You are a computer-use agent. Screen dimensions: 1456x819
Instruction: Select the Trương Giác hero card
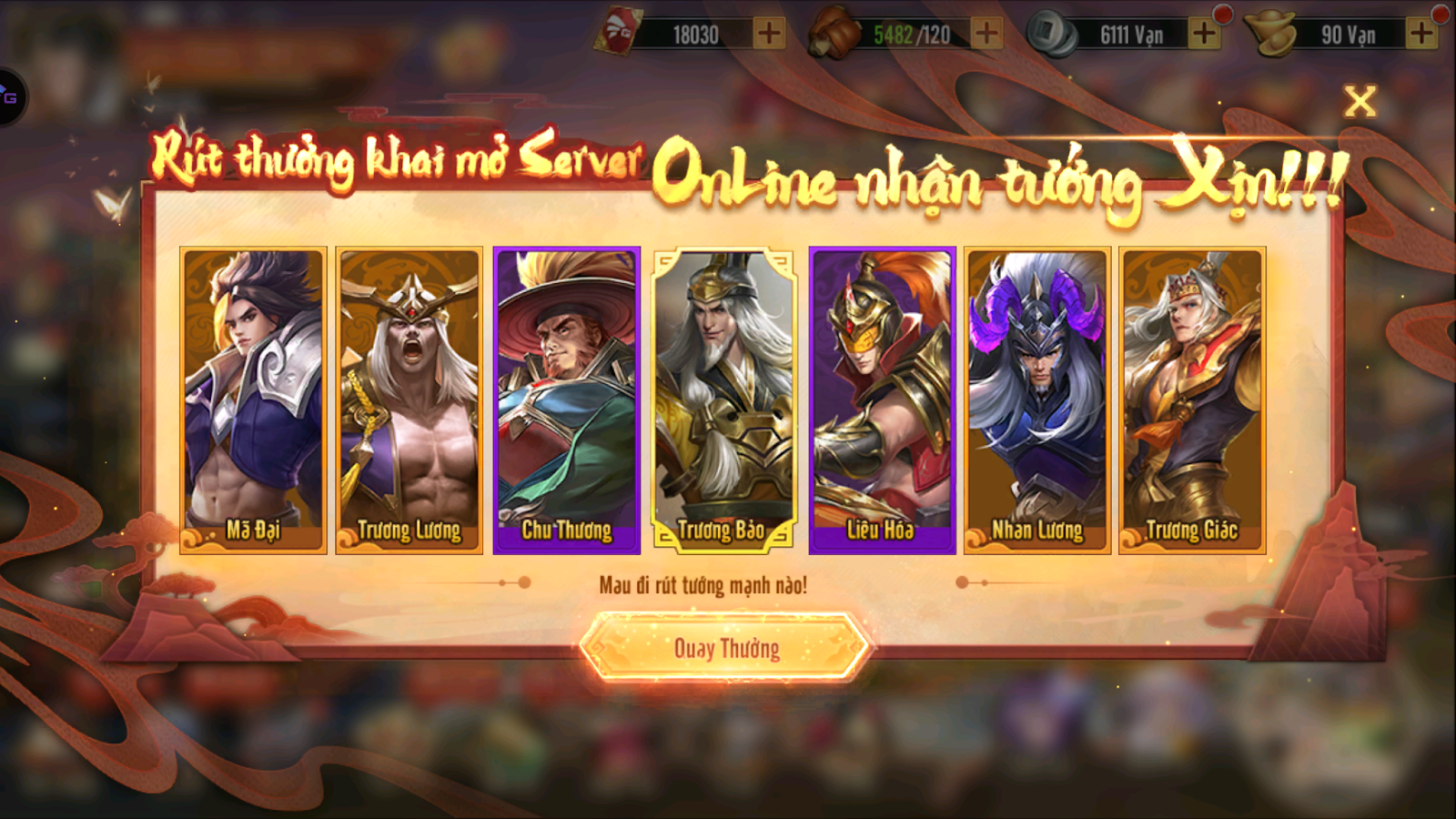click(x=1194, y=396)
